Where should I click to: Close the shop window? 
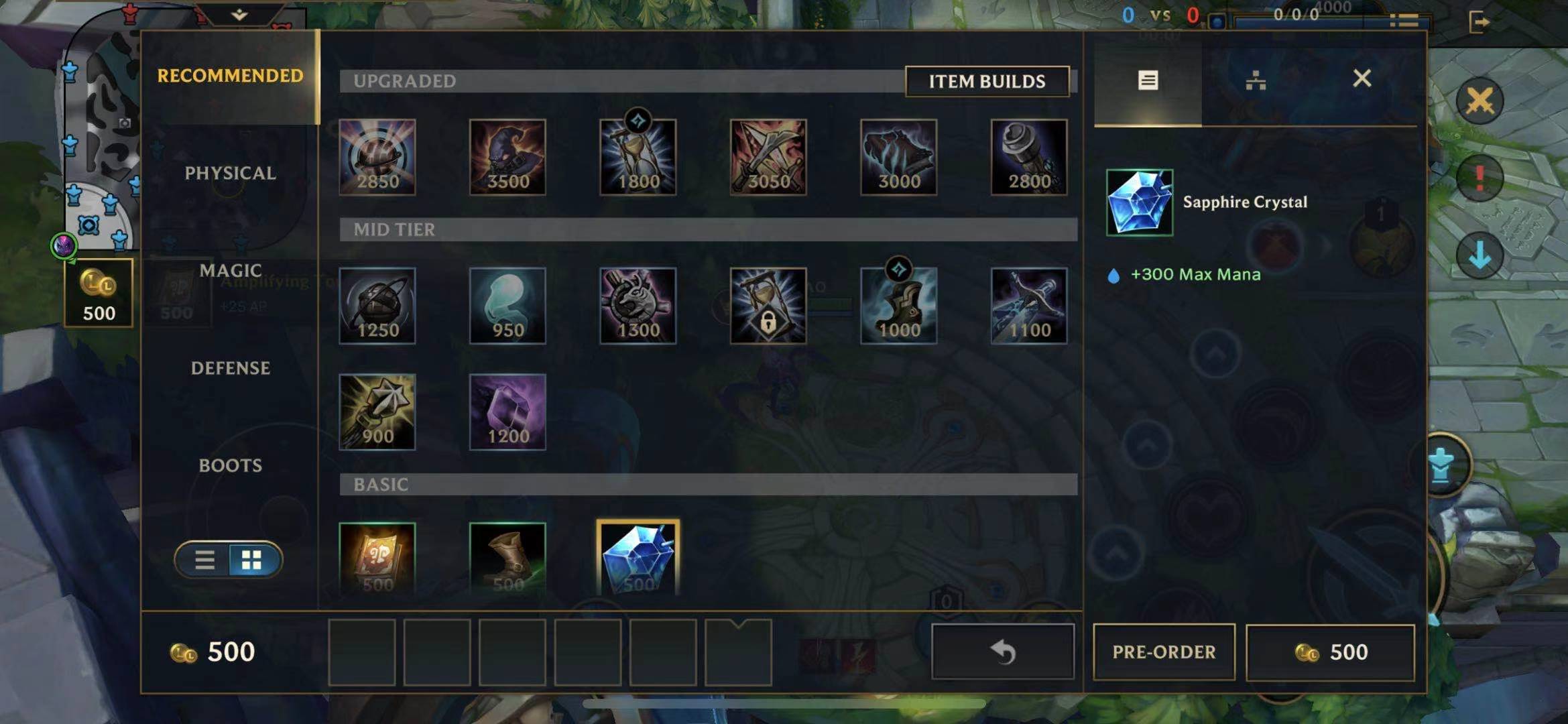coord(1362,79)
